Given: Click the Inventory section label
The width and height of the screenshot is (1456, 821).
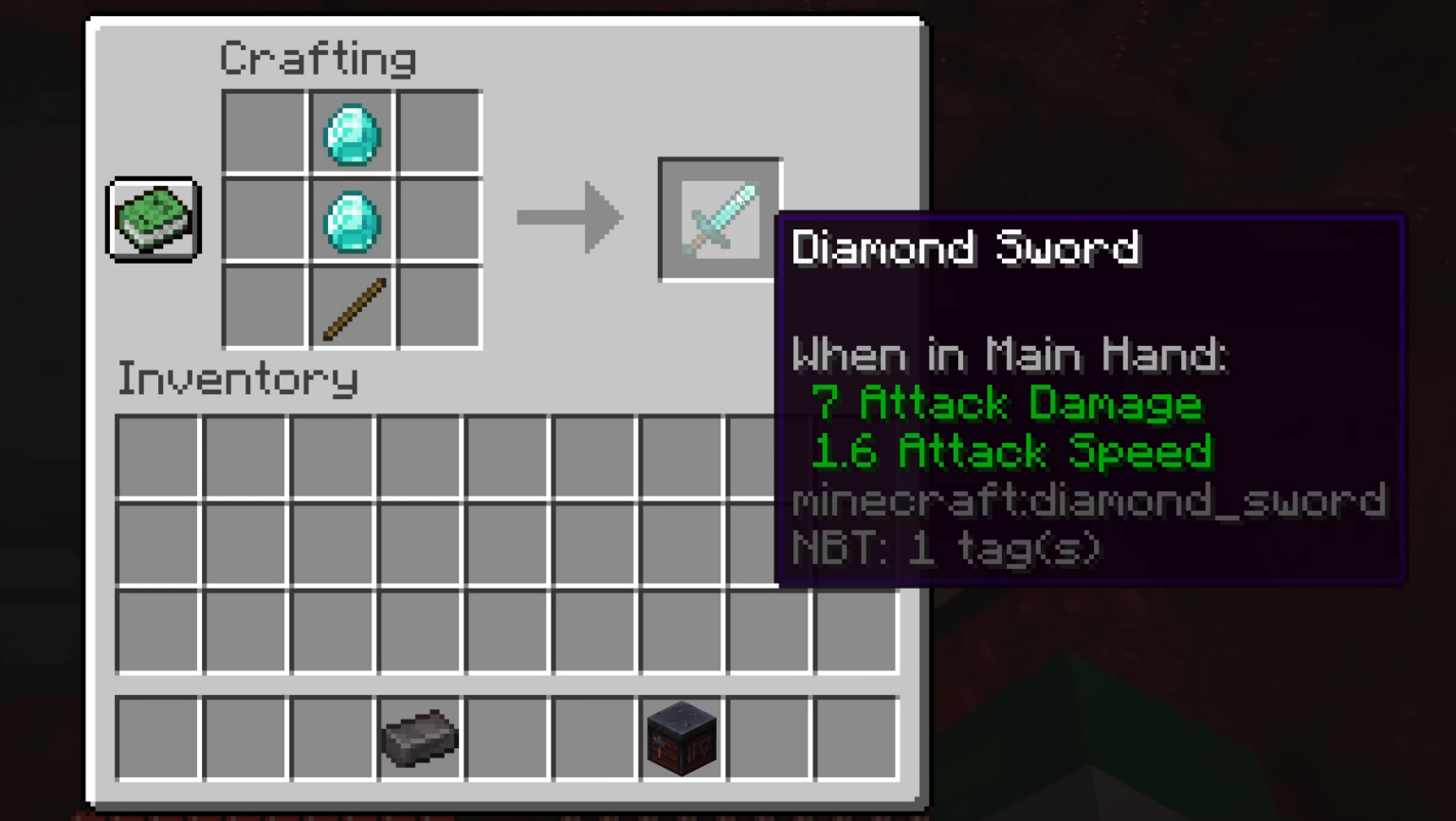Looking at the screenshot, I should (x=237, y=378).
